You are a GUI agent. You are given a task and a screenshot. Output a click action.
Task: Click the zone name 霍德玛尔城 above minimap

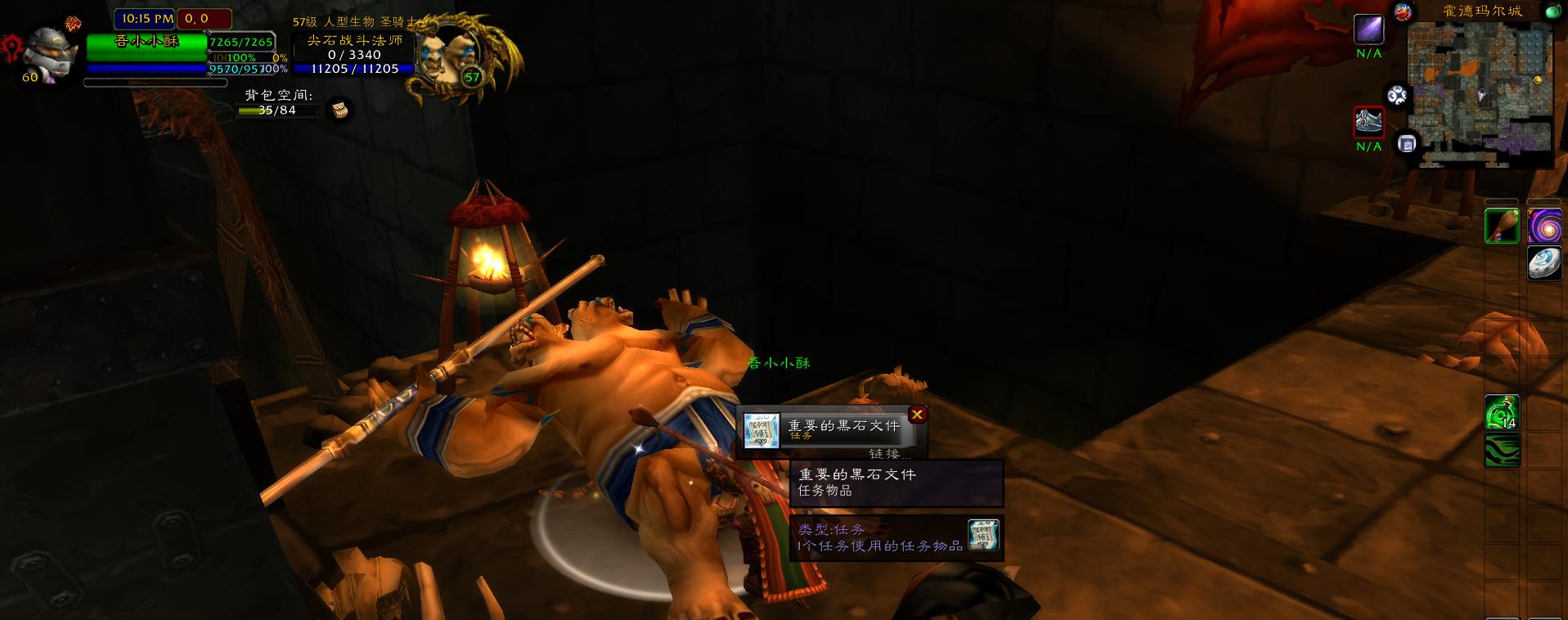click(x=1482, y=11)
